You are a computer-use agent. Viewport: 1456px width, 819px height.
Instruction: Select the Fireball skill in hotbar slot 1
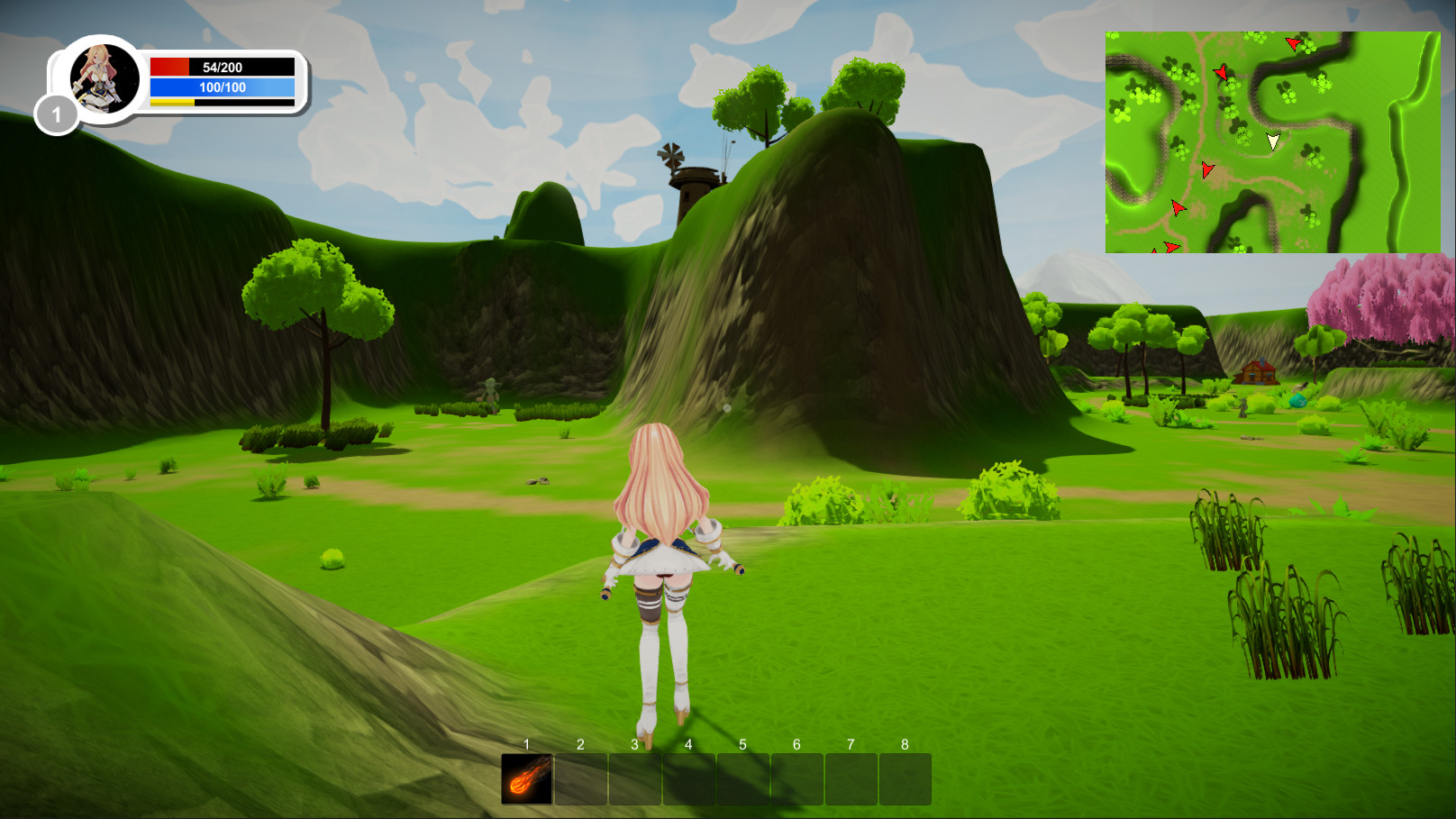tap(526, 780)
